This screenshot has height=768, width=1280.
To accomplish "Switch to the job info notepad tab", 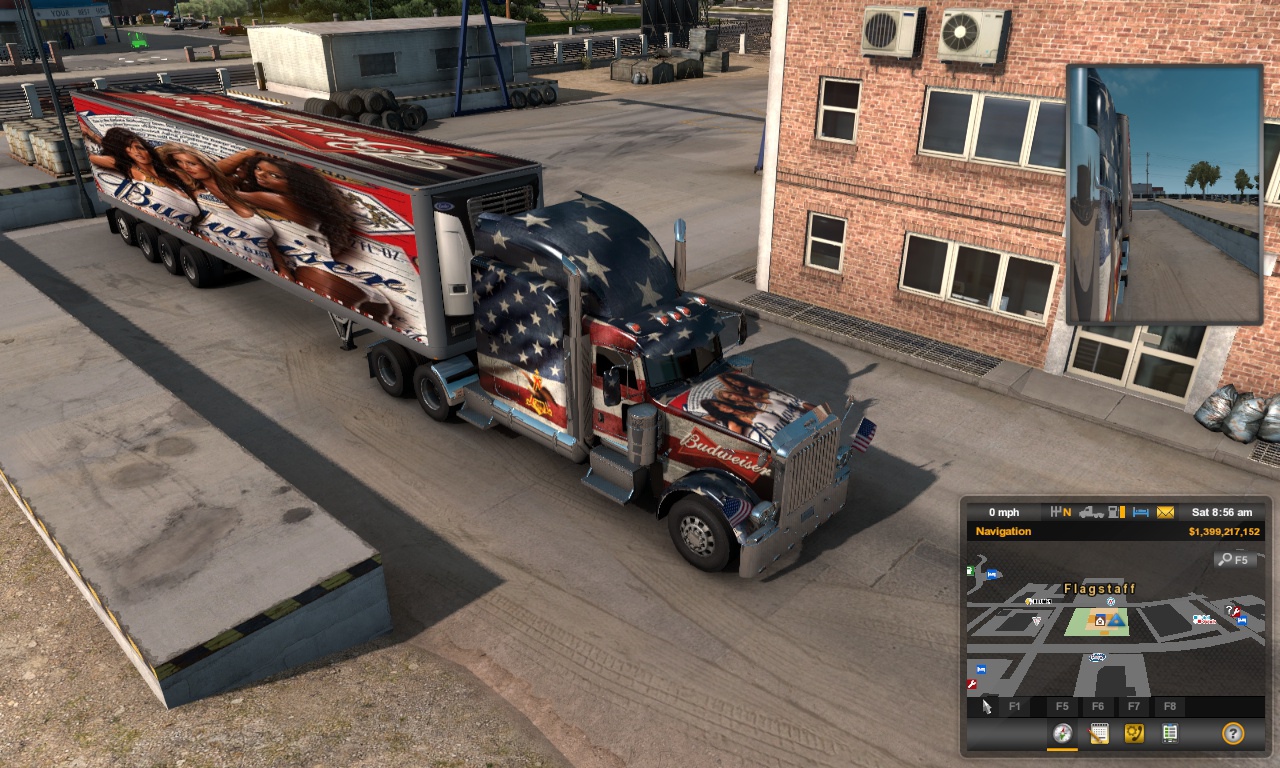I will 1098,734.
